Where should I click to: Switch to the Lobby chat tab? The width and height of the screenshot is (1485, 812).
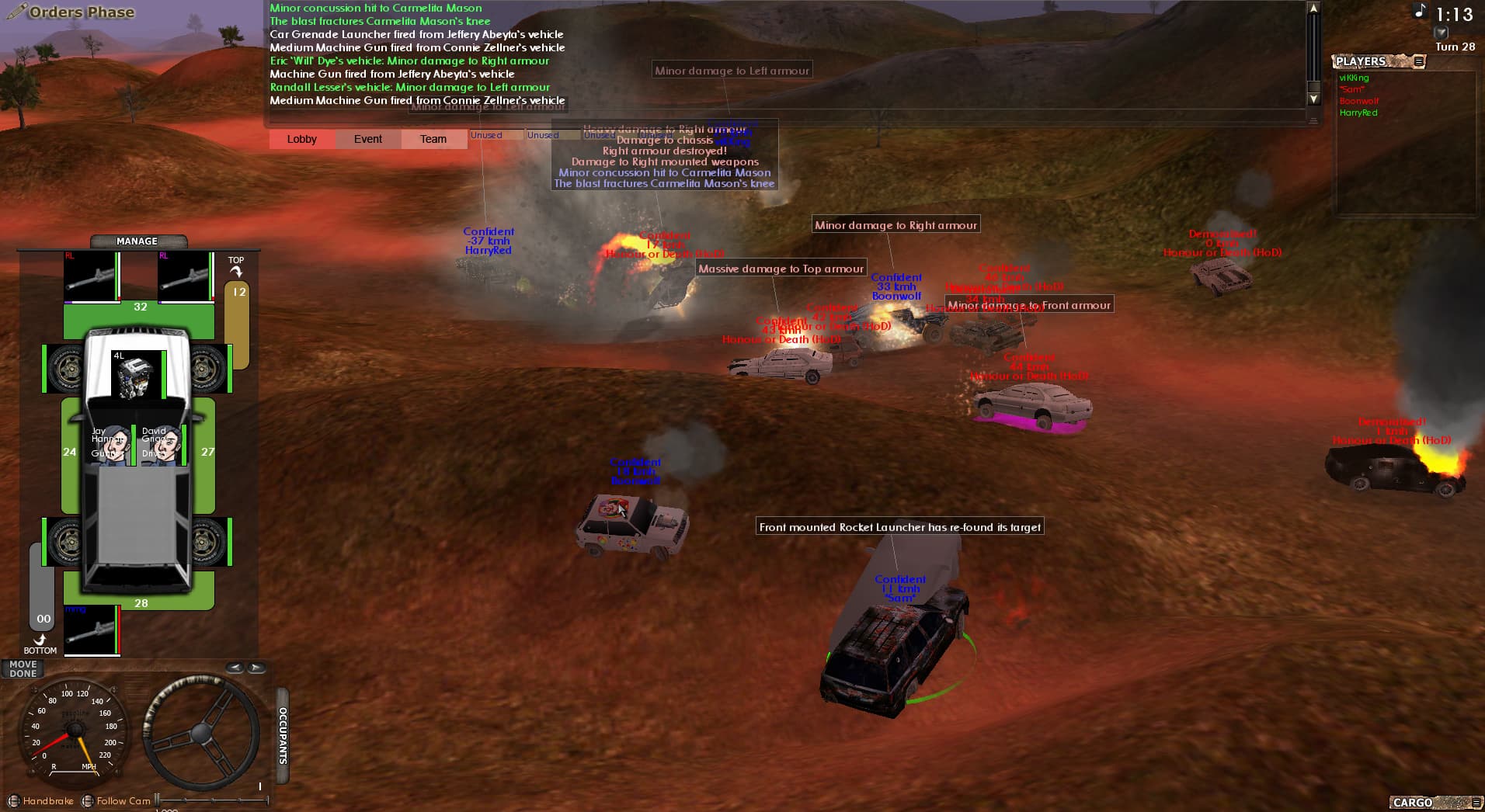pyautogui.click(x=301, y=139)
